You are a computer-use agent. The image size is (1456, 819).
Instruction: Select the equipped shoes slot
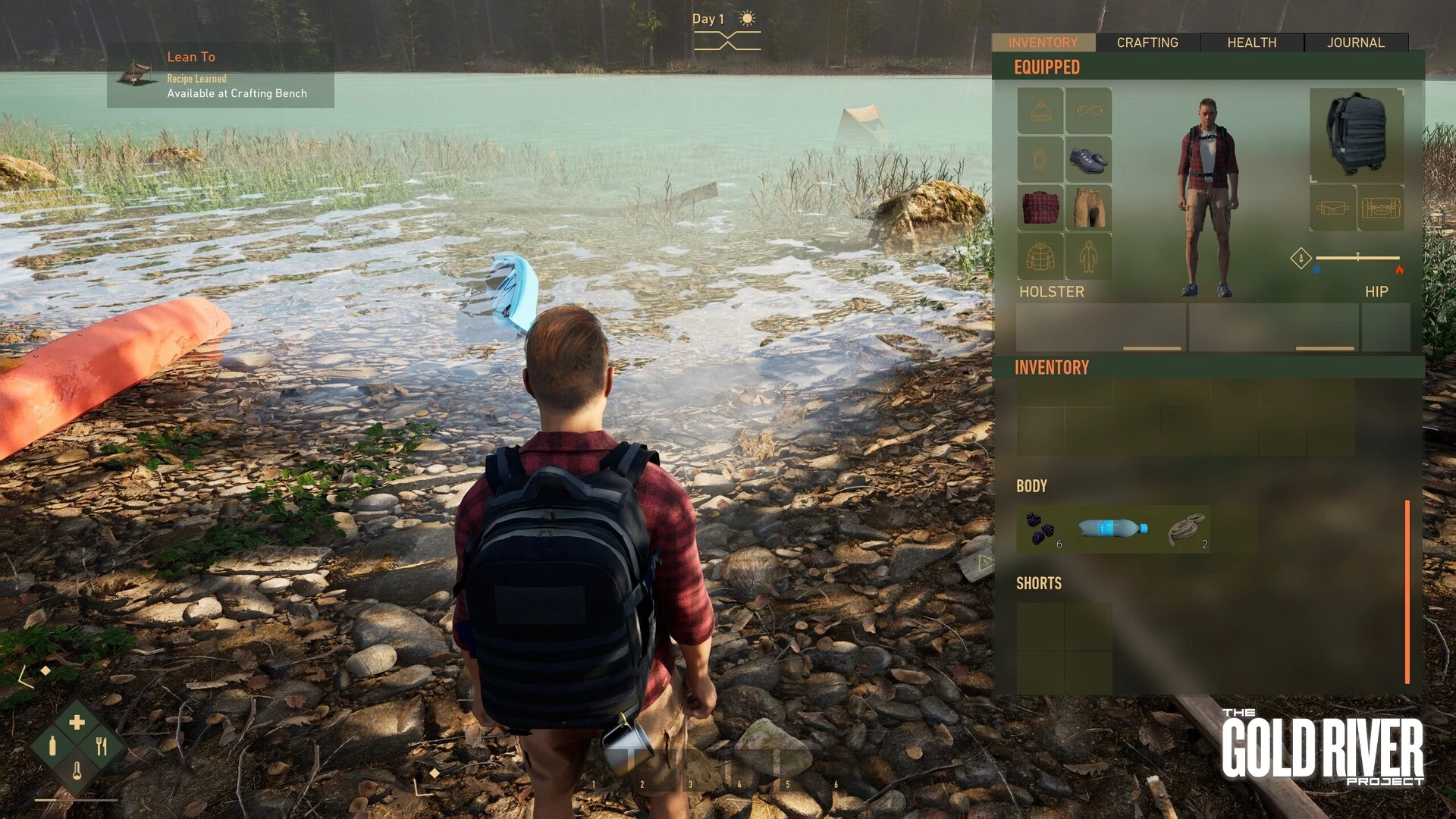1088,159
